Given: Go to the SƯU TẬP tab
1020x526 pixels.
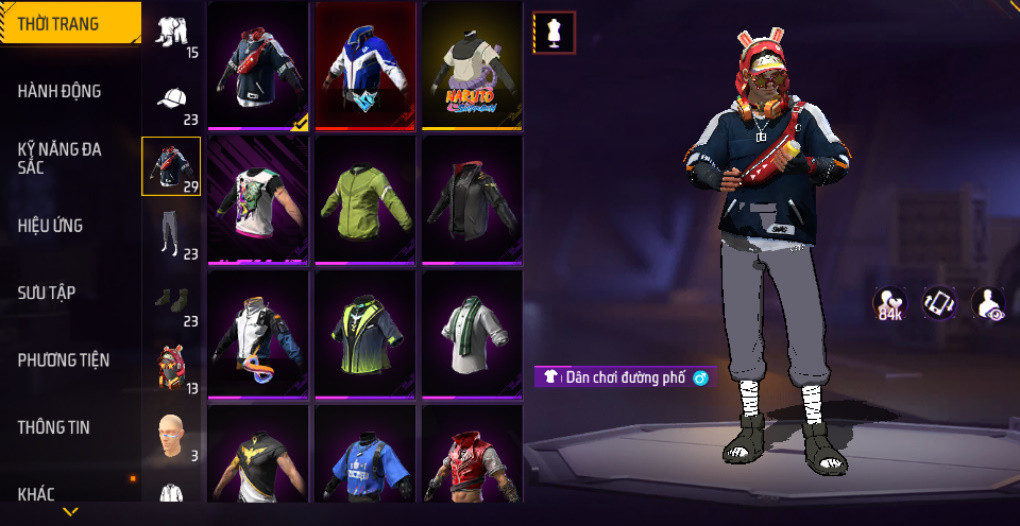Looking at the screenshot, I should pyautogui.click(x=46, y=292).
